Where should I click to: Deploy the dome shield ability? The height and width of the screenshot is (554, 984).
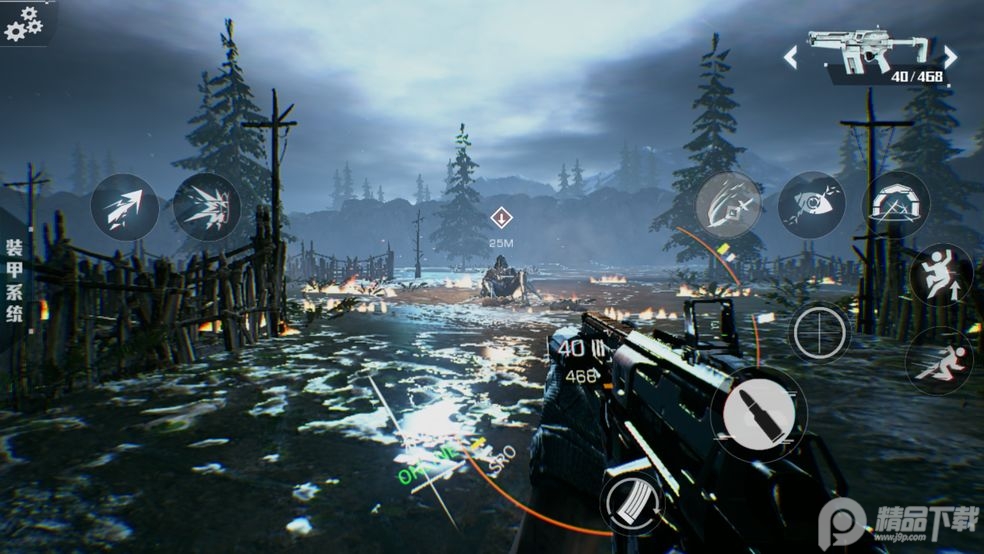(895, 205)
